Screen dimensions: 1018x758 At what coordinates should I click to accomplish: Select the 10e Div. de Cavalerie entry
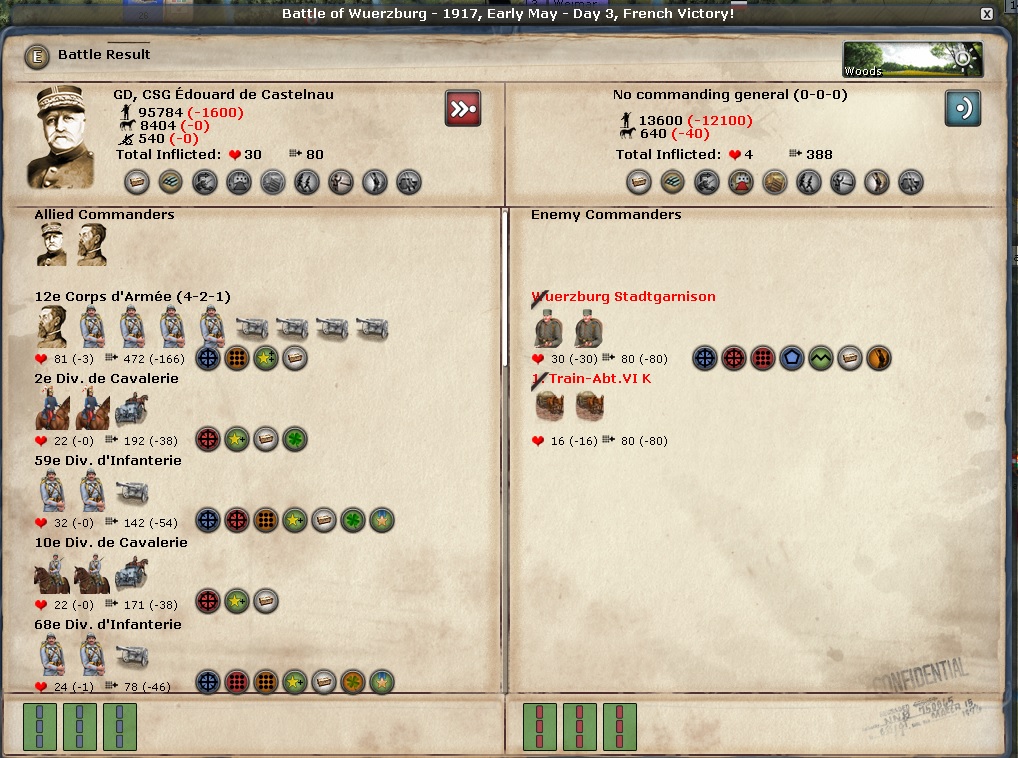click(x=110, y=543)
